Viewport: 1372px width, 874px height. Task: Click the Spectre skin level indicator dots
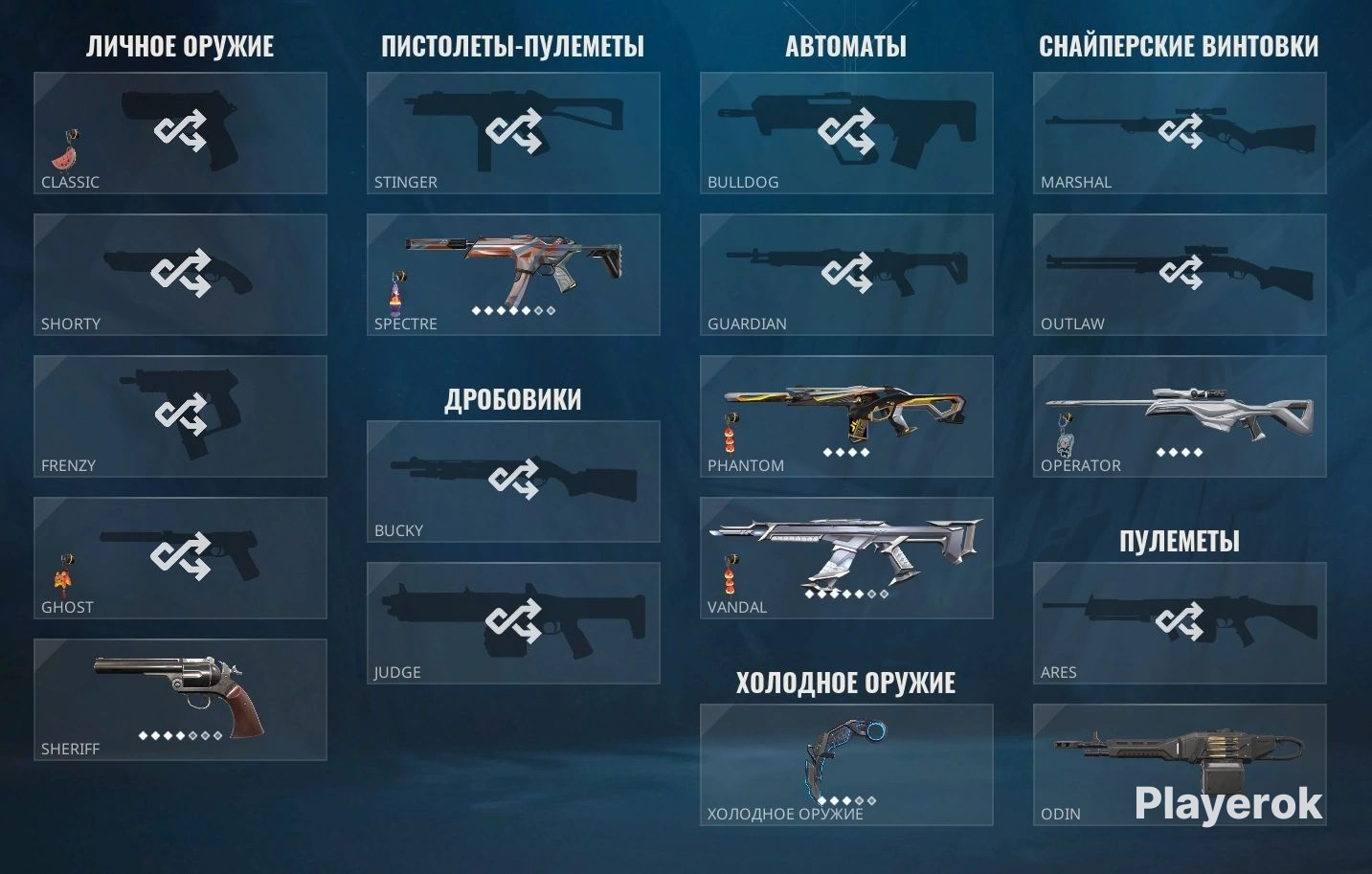512,309
